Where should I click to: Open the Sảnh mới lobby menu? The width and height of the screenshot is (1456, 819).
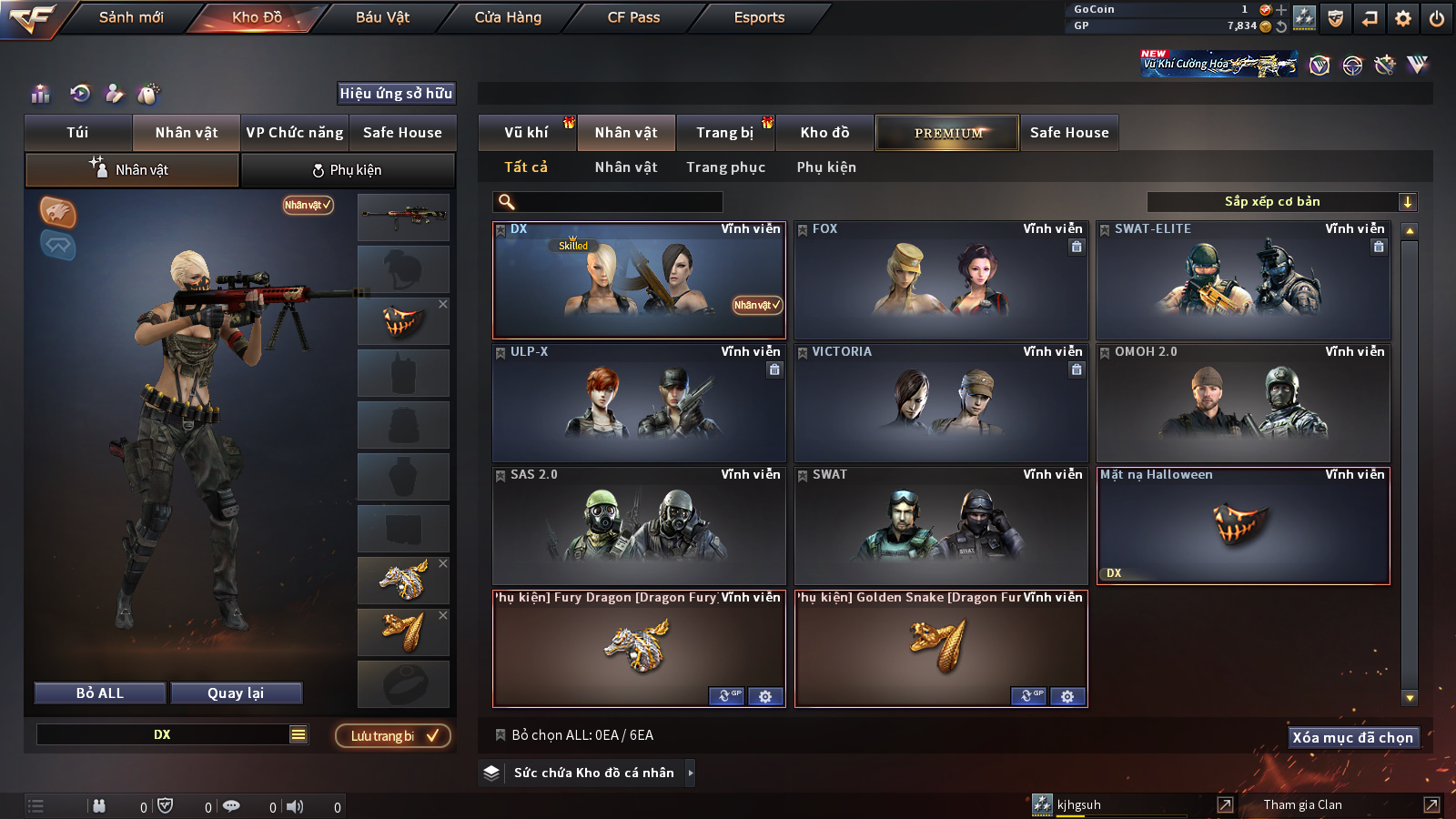pyautogui.click(x=131, y=17)
